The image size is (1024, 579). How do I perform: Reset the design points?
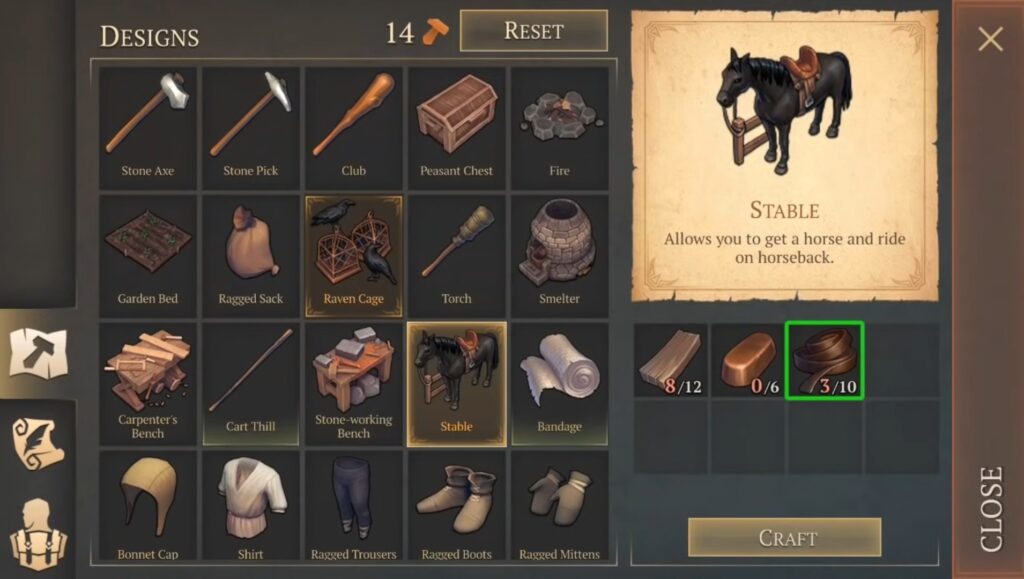coord(533,31)
